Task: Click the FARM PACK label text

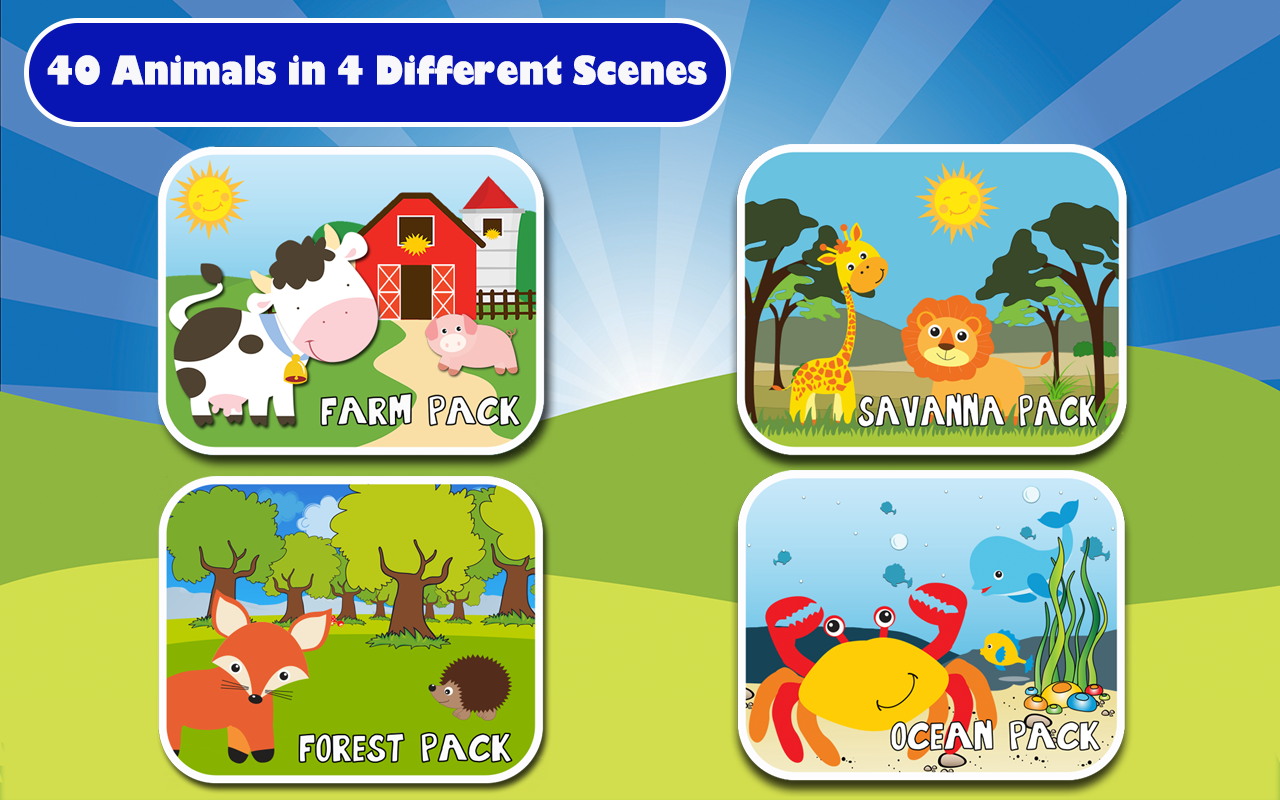Action: click(x=420, y=412)
